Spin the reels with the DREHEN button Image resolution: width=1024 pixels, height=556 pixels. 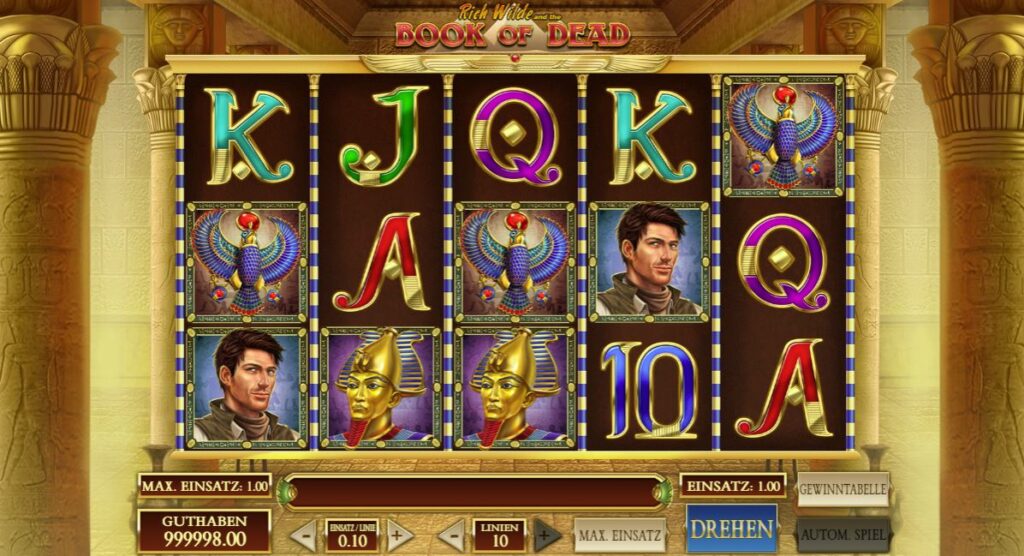731,529
